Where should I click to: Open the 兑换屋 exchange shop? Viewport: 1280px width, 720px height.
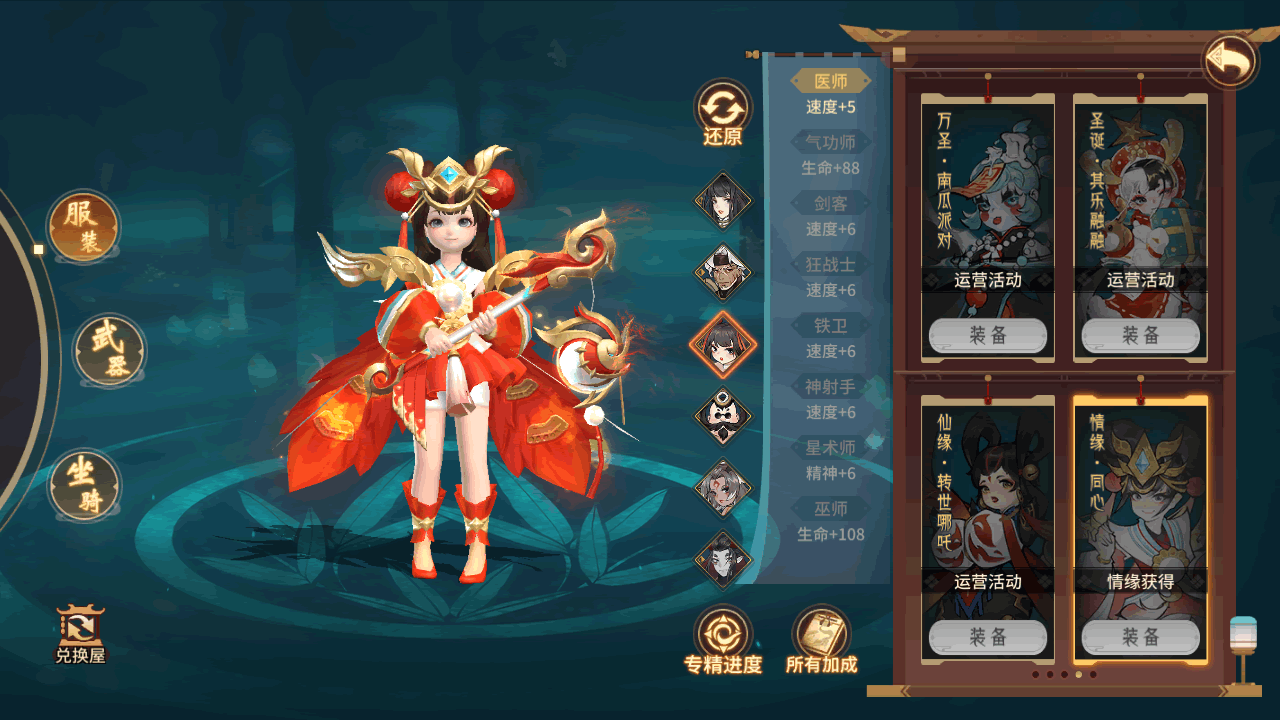[x=80, y=635]
